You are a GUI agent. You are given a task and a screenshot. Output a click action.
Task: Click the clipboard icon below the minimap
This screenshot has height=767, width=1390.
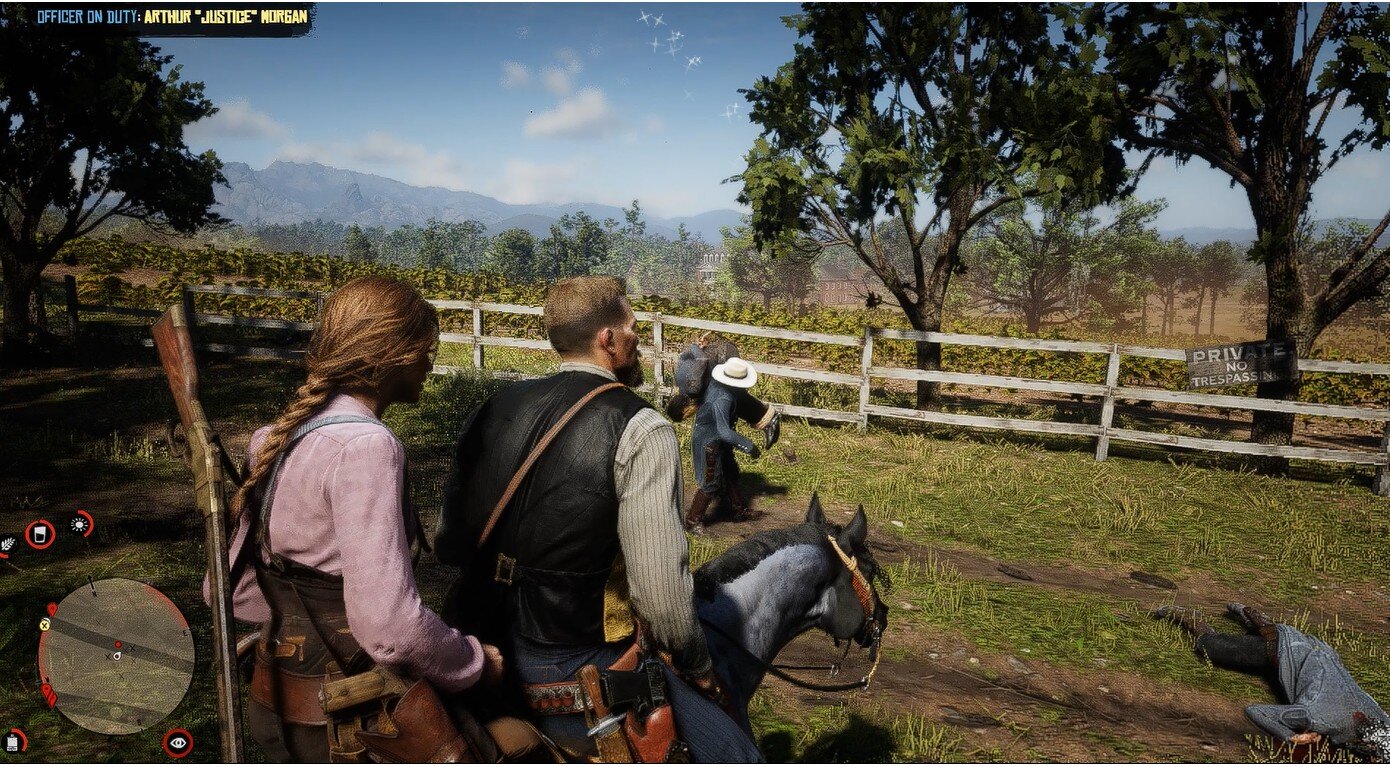(13, 741)
